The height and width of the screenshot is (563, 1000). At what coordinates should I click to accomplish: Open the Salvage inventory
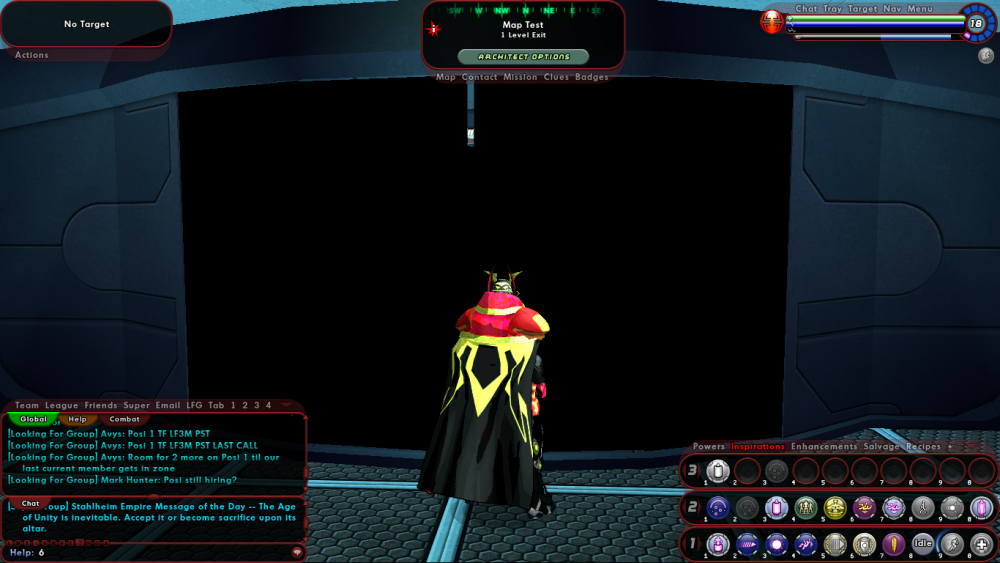tap(881, 446)
